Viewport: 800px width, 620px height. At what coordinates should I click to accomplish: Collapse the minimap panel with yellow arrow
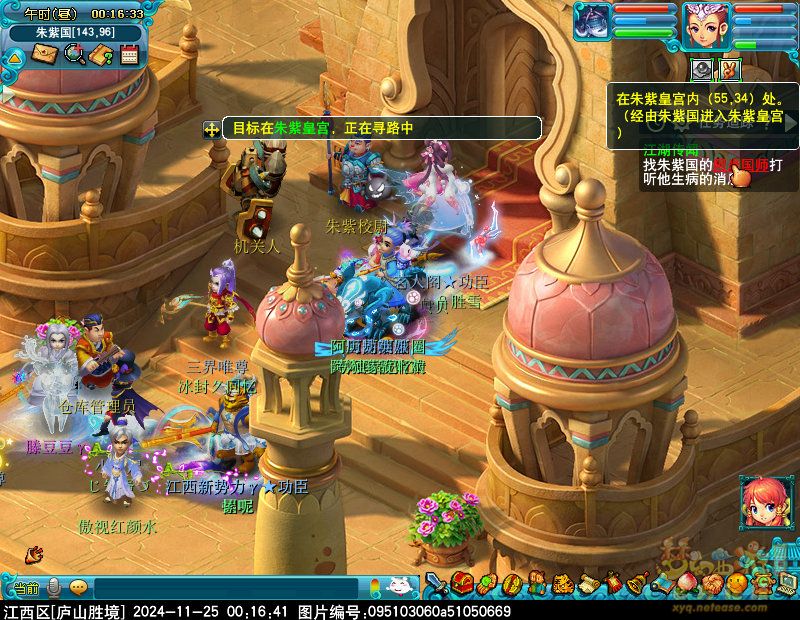(14, 57)
